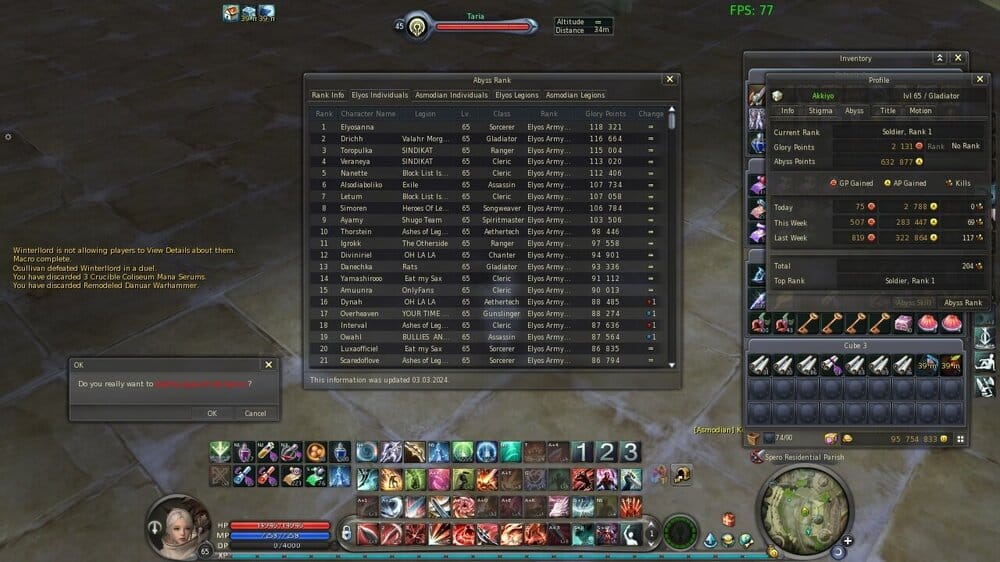Open the Asmodian Individuals tab
Image resolution: width=1000 pixels, height=562 pixels.
click(451, 95)
